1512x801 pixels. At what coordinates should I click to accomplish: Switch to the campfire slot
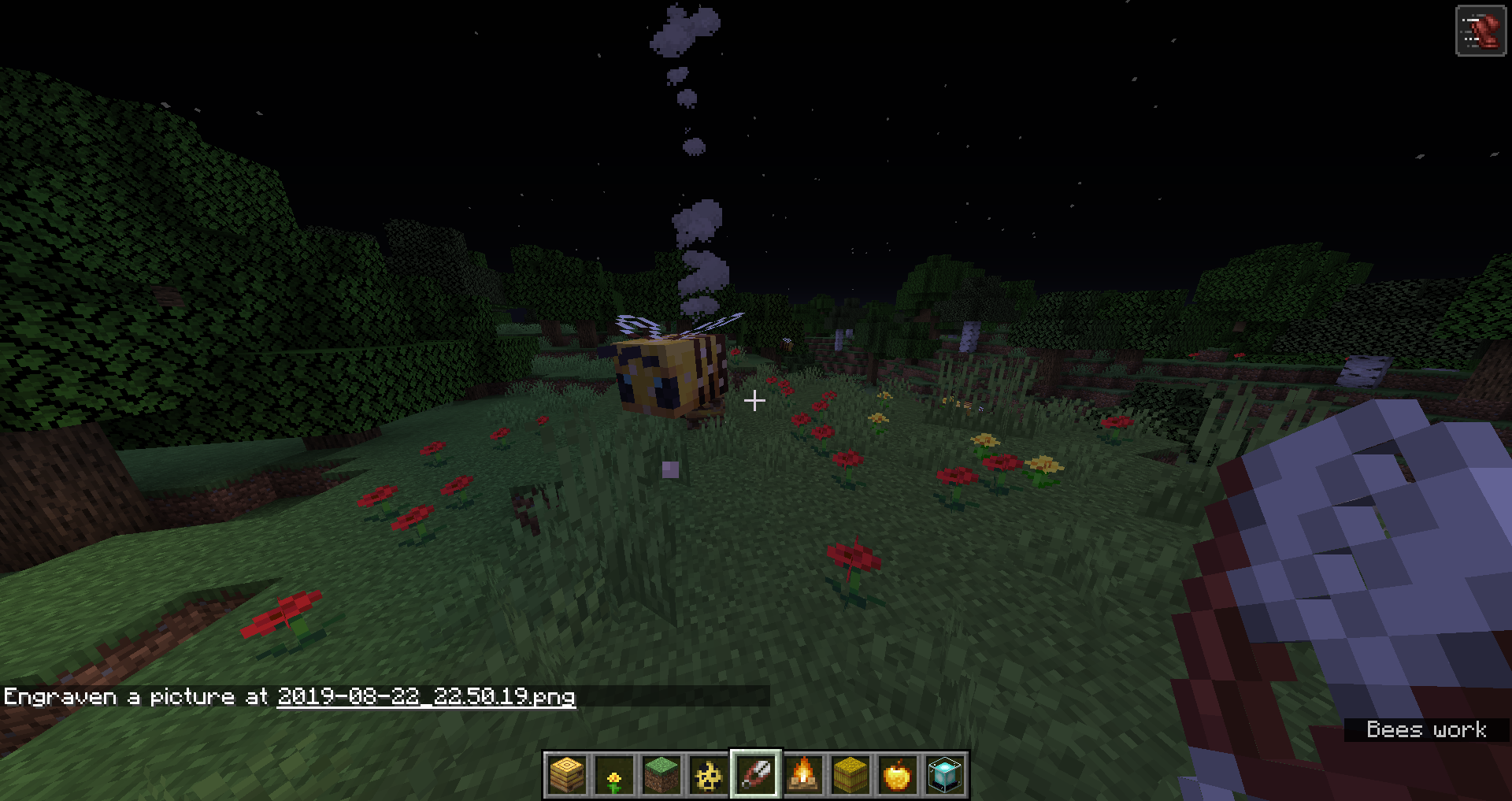(x=803, y=775)
